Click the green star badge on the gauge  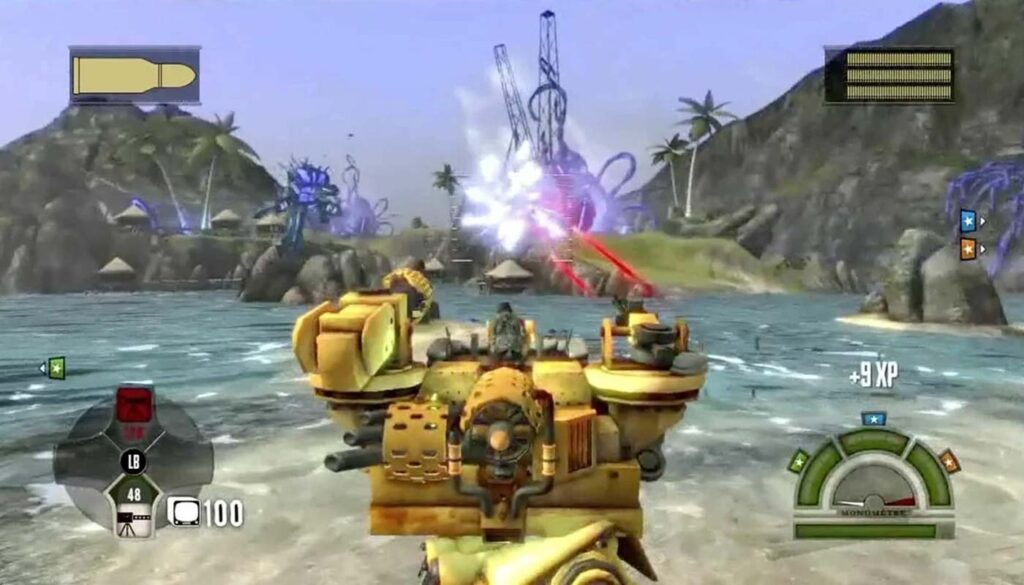click(x=799, y=461)
